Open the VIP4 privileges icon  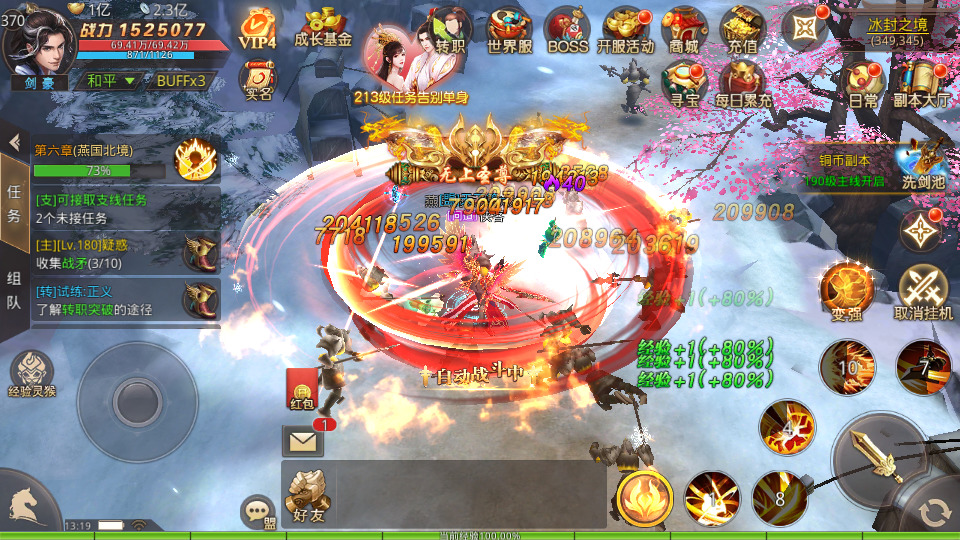[257, 28]
